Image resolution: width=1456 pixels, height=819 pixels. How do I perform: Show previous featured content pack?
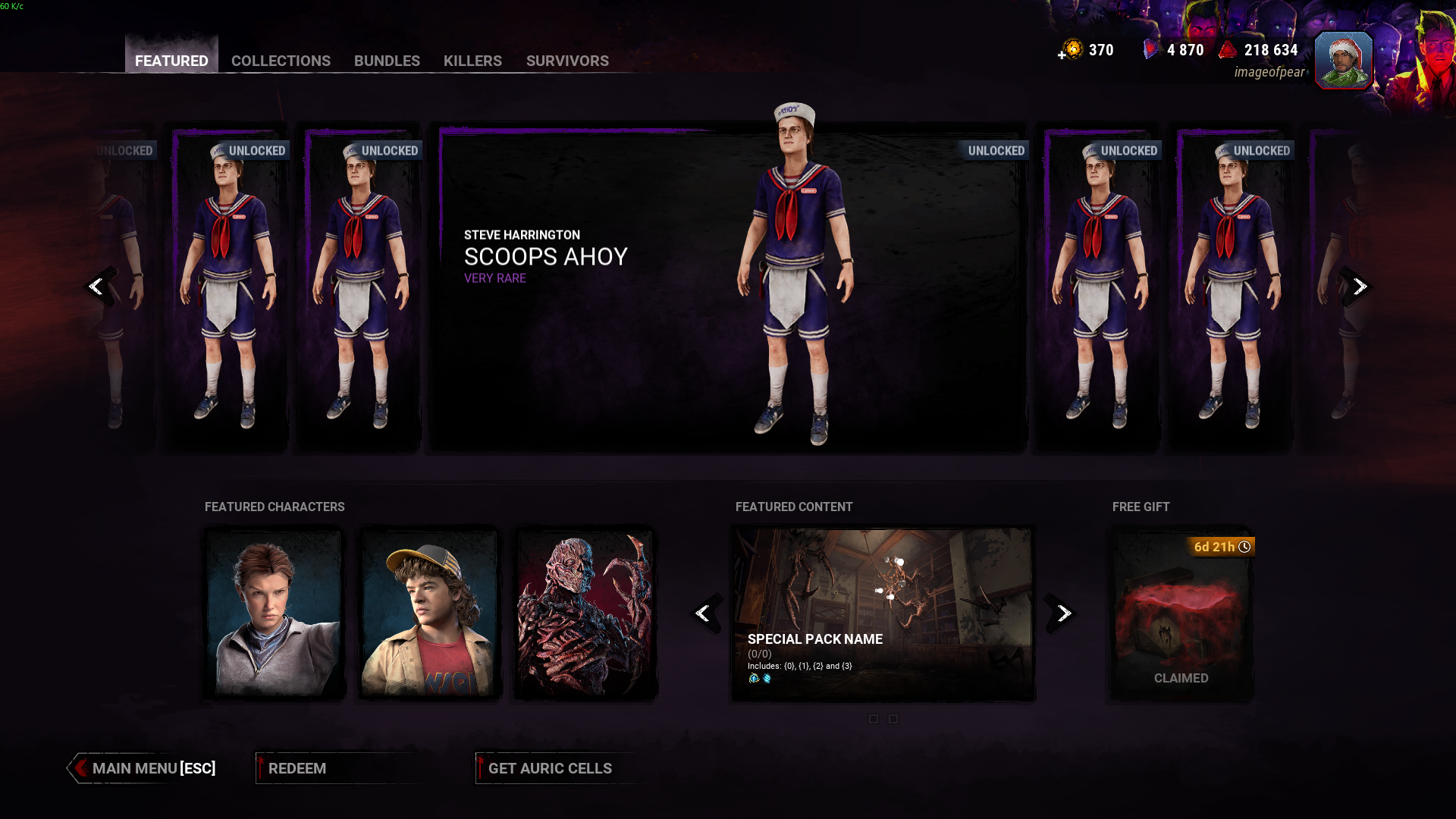click(x=704, y=613)
